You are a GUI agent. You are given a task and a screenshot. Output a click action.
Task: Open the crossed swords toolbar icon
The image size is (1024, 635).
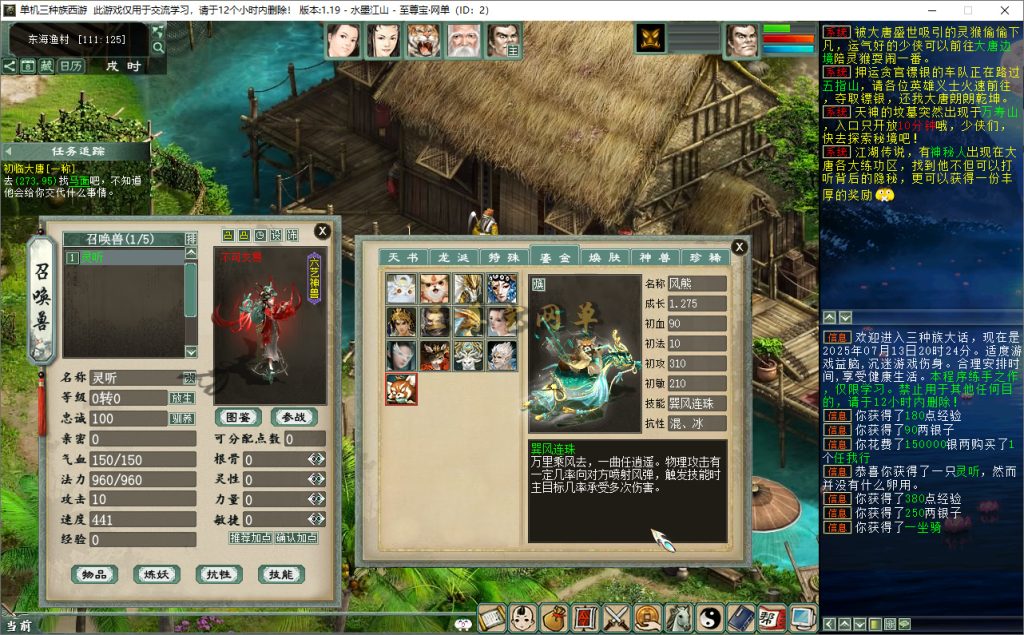point(615,618)
